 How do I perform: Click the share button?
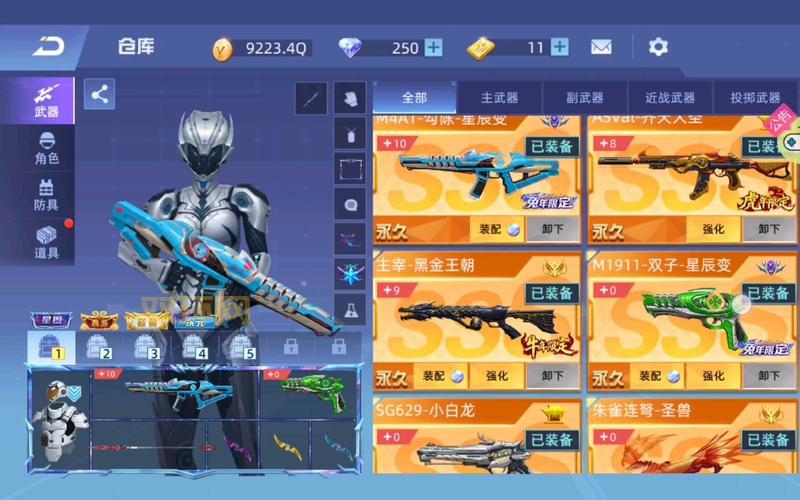99,94
